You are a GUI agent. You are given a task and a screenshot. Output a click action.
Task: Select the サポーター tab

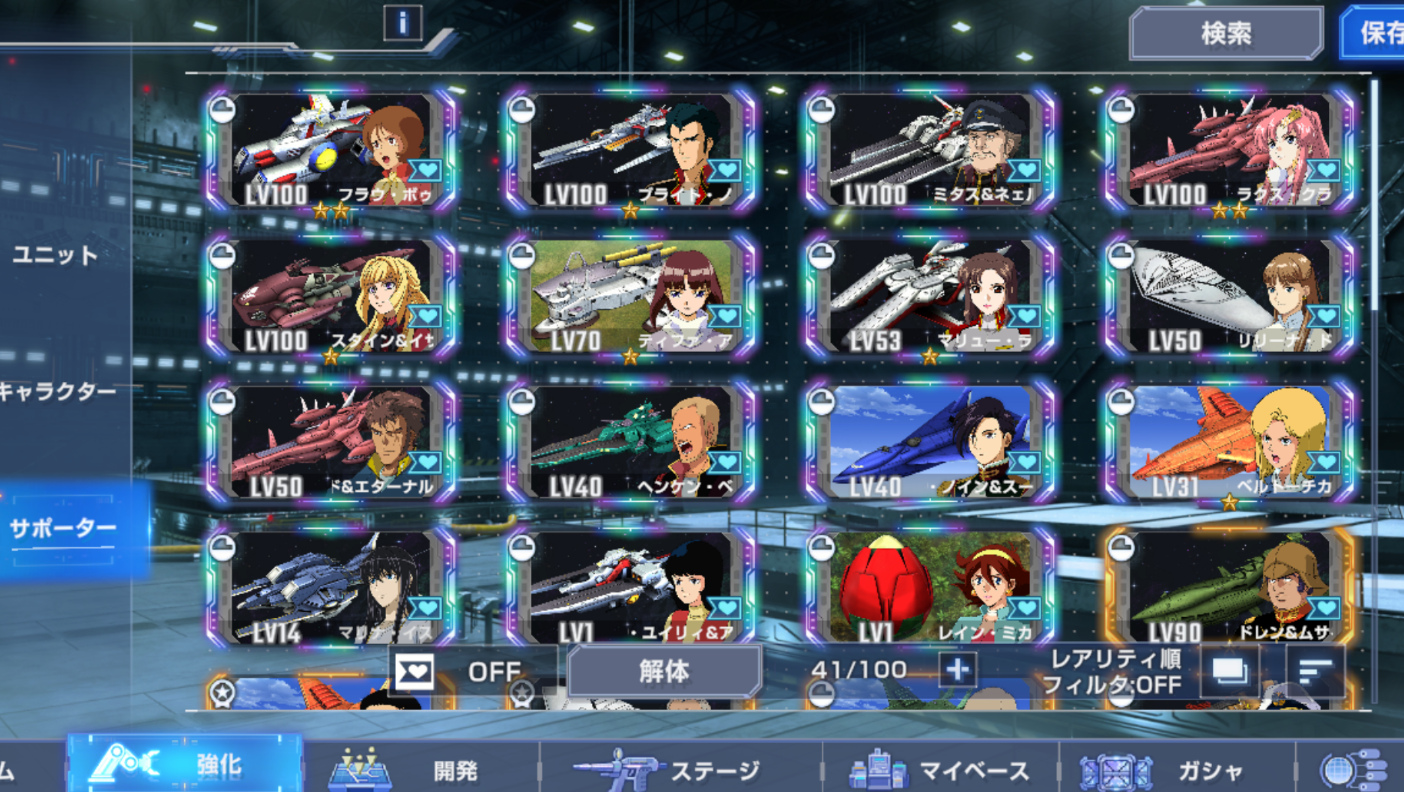tap(64, 527)
